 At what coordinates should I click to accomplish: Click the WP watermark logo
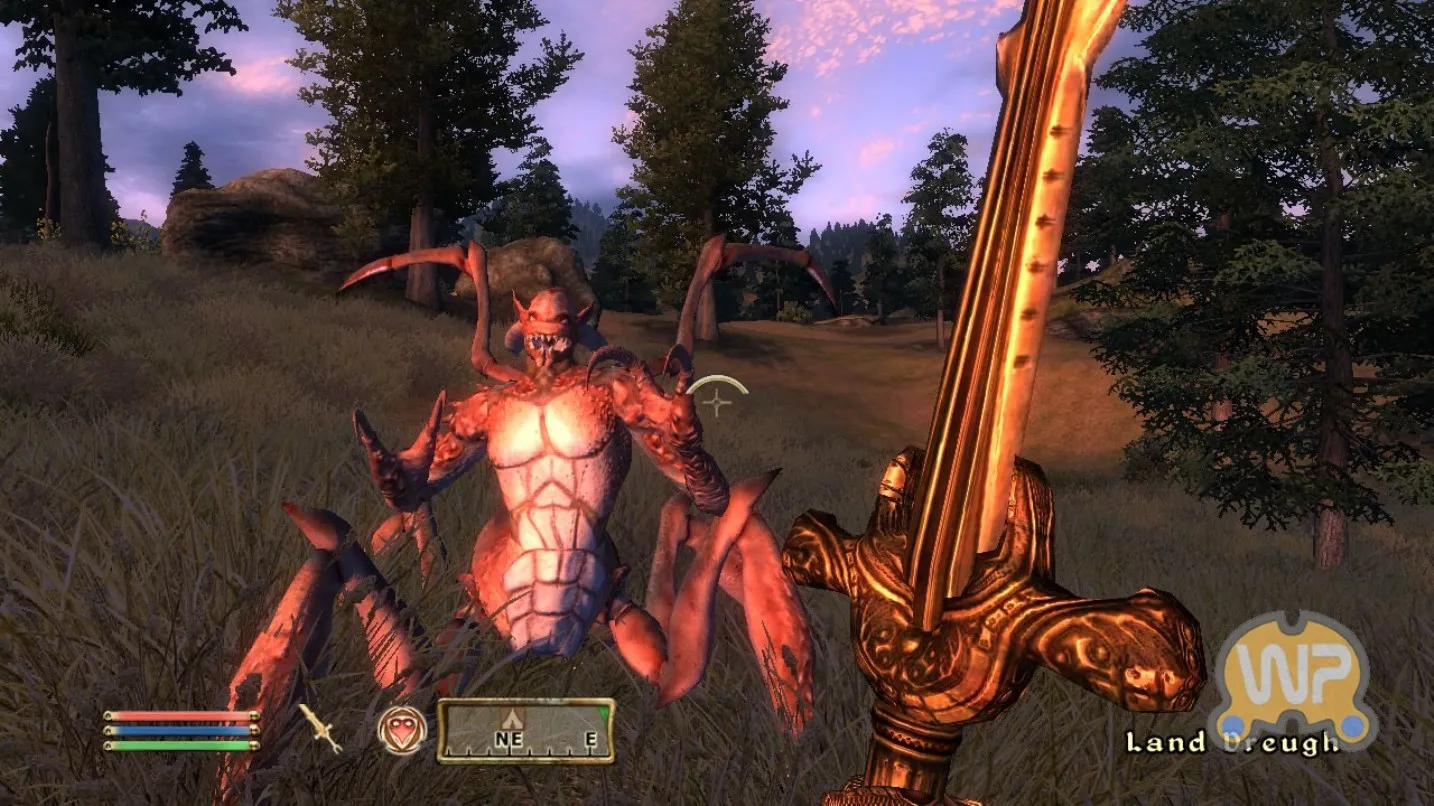coord(1291,680)
